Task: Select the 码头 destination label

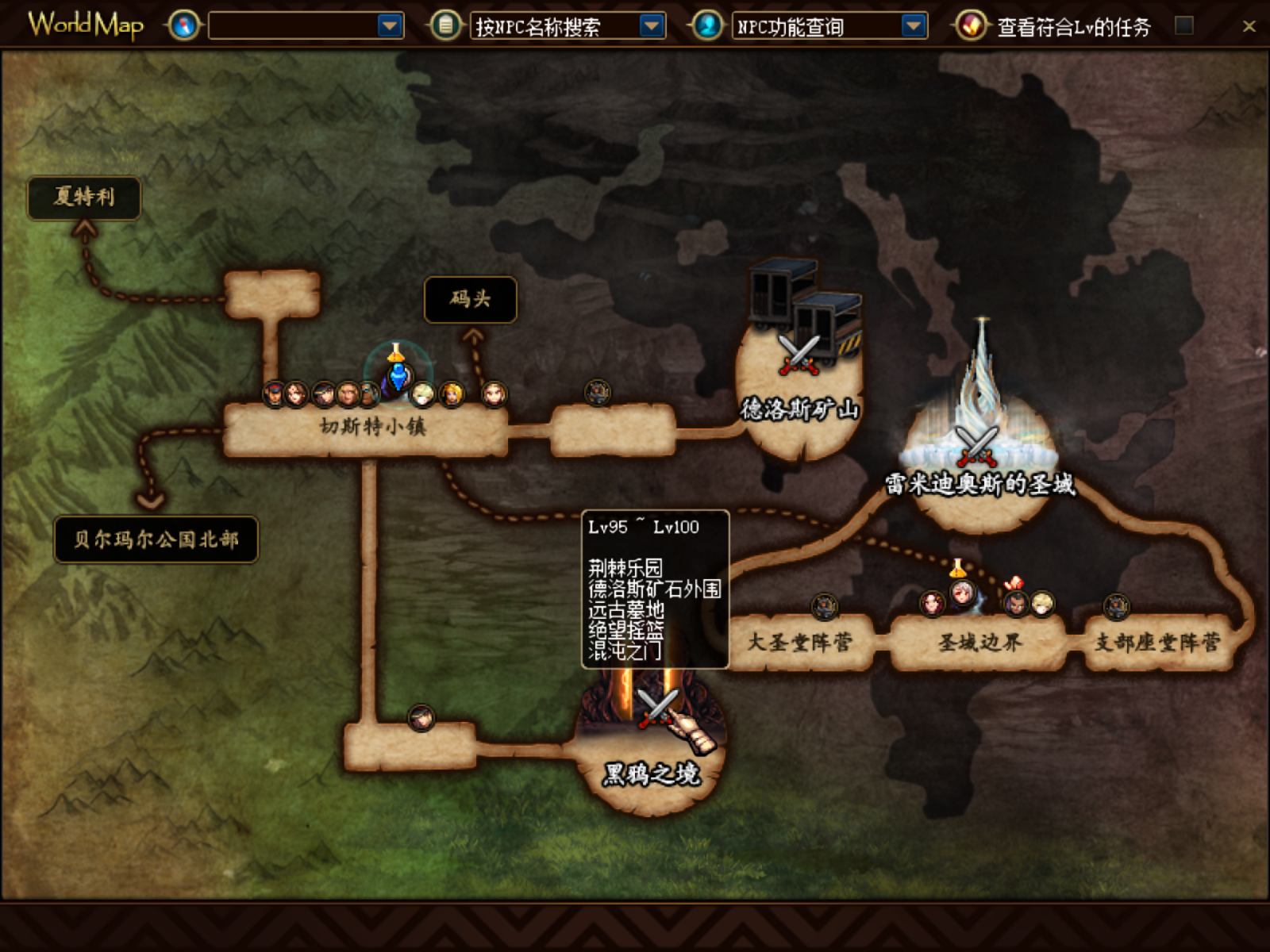Action: pos(471,299)
